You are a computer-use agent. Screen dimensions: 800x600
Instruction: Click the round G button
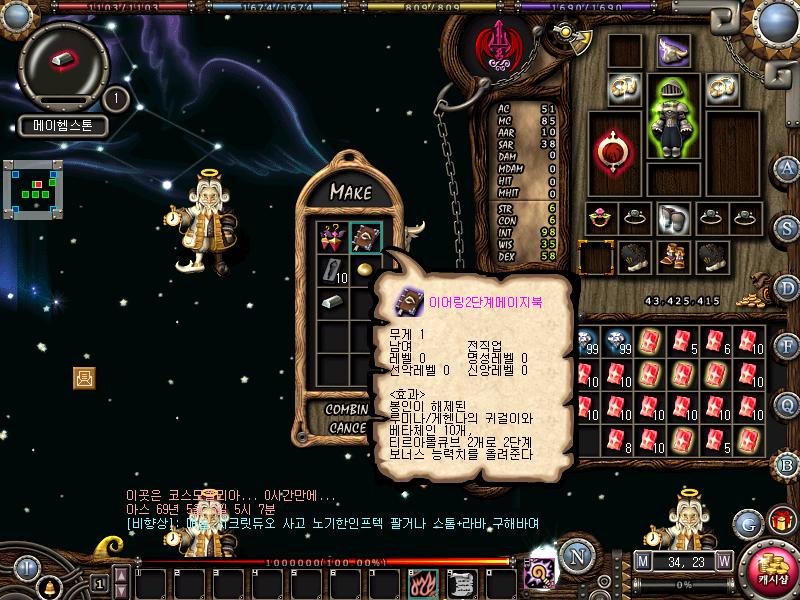click(748, 523)
